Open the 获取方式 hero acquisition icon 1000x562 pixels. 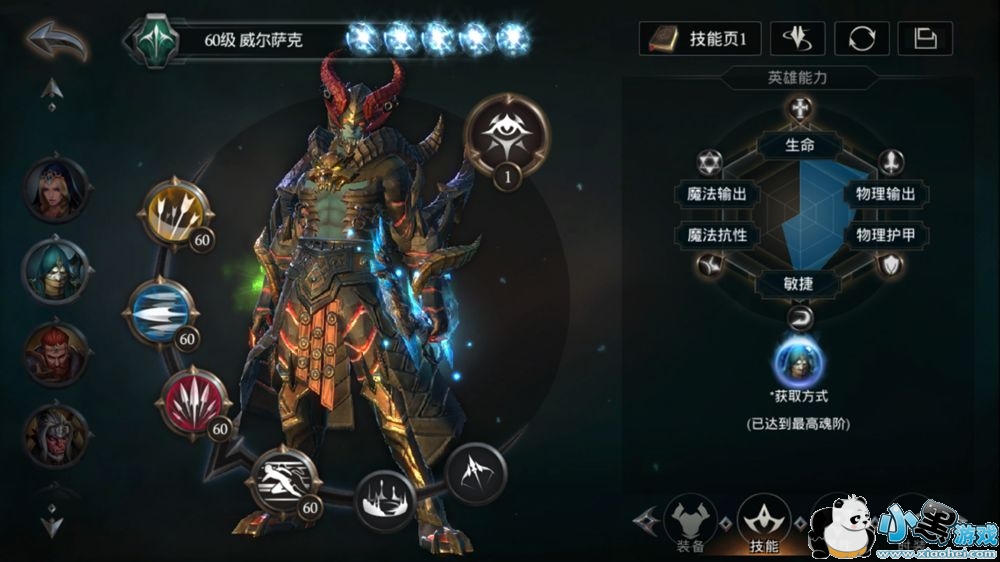[799, 361]
